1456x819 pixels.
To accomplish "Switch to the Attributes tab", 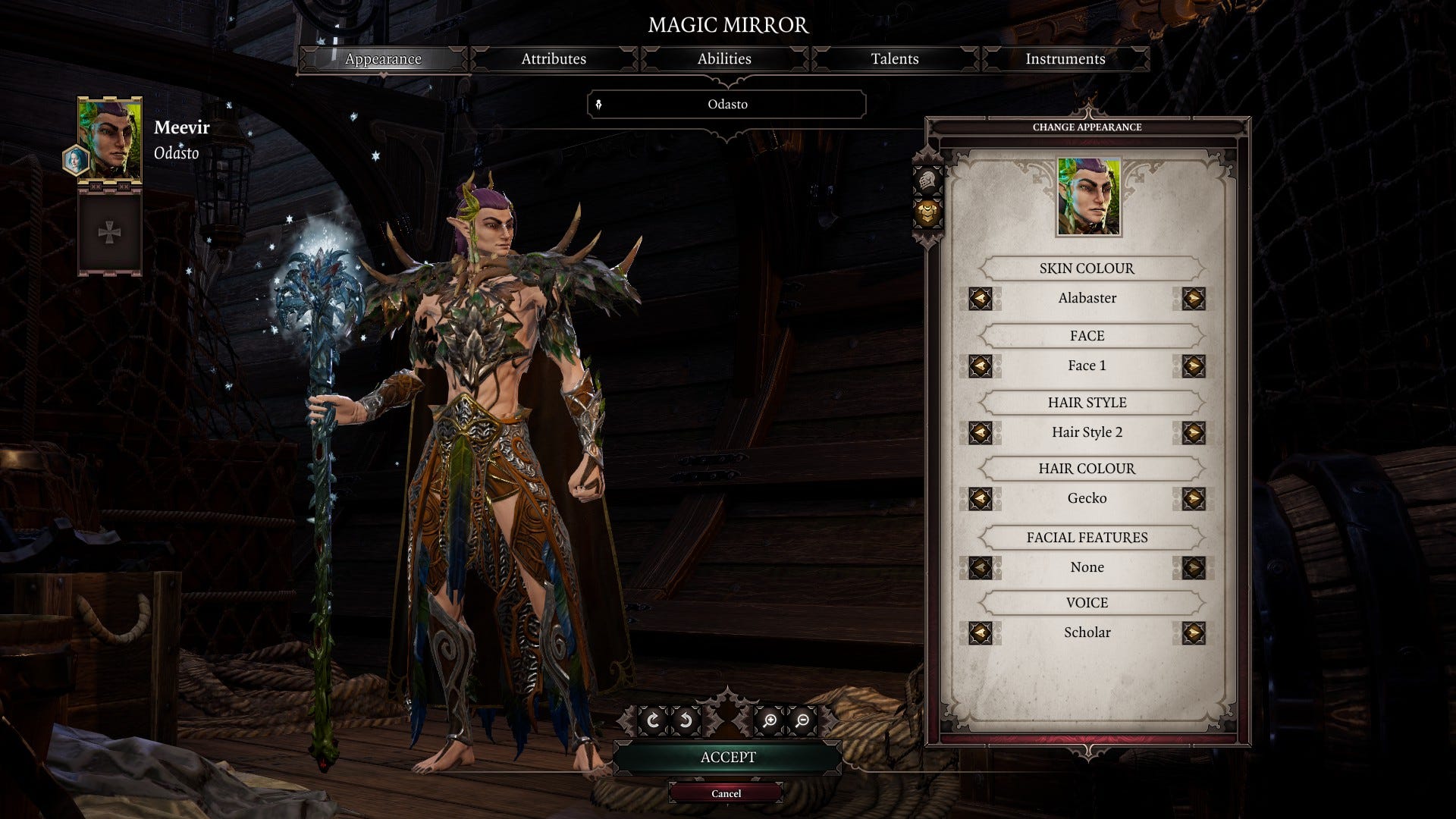I will (554, 59).
